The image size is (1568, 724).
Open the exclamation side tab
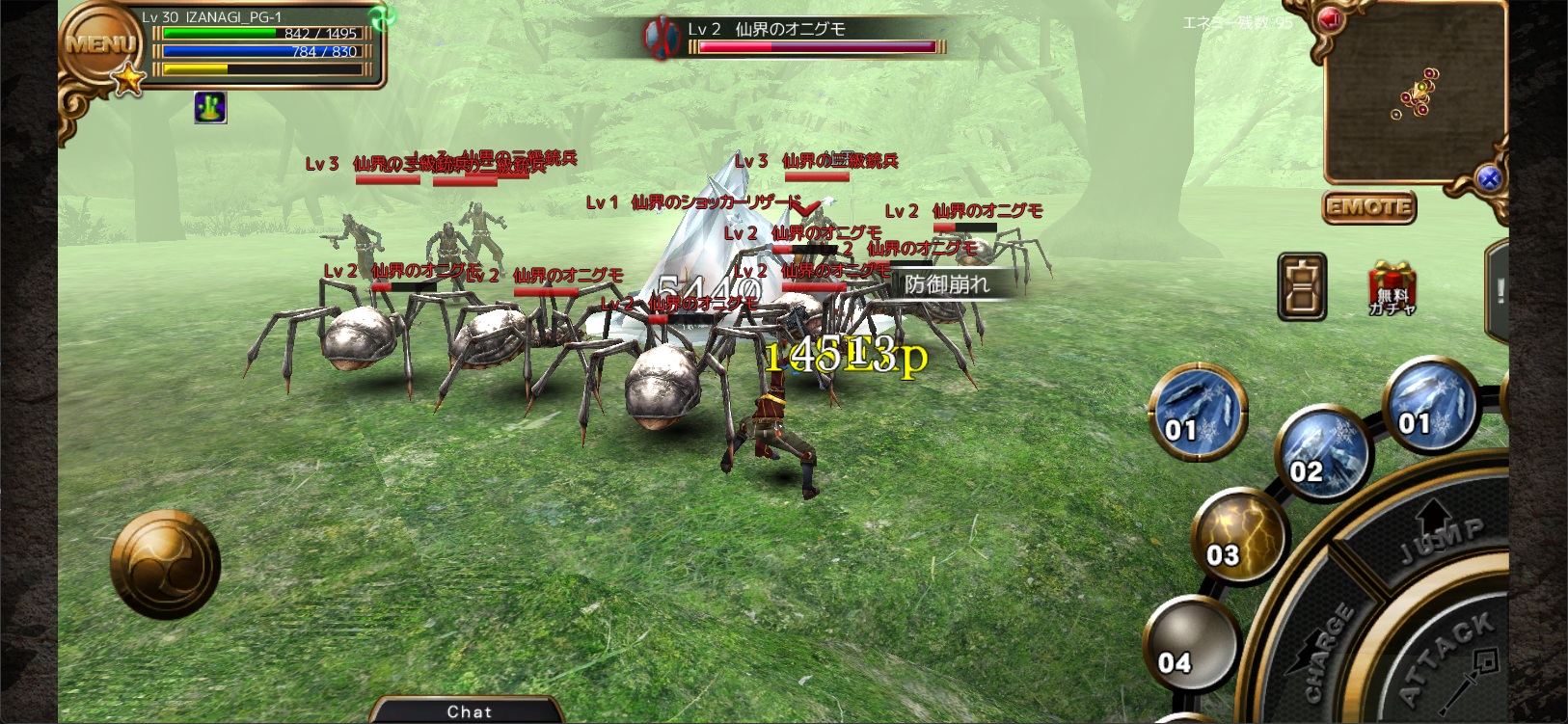point(1499,291)
